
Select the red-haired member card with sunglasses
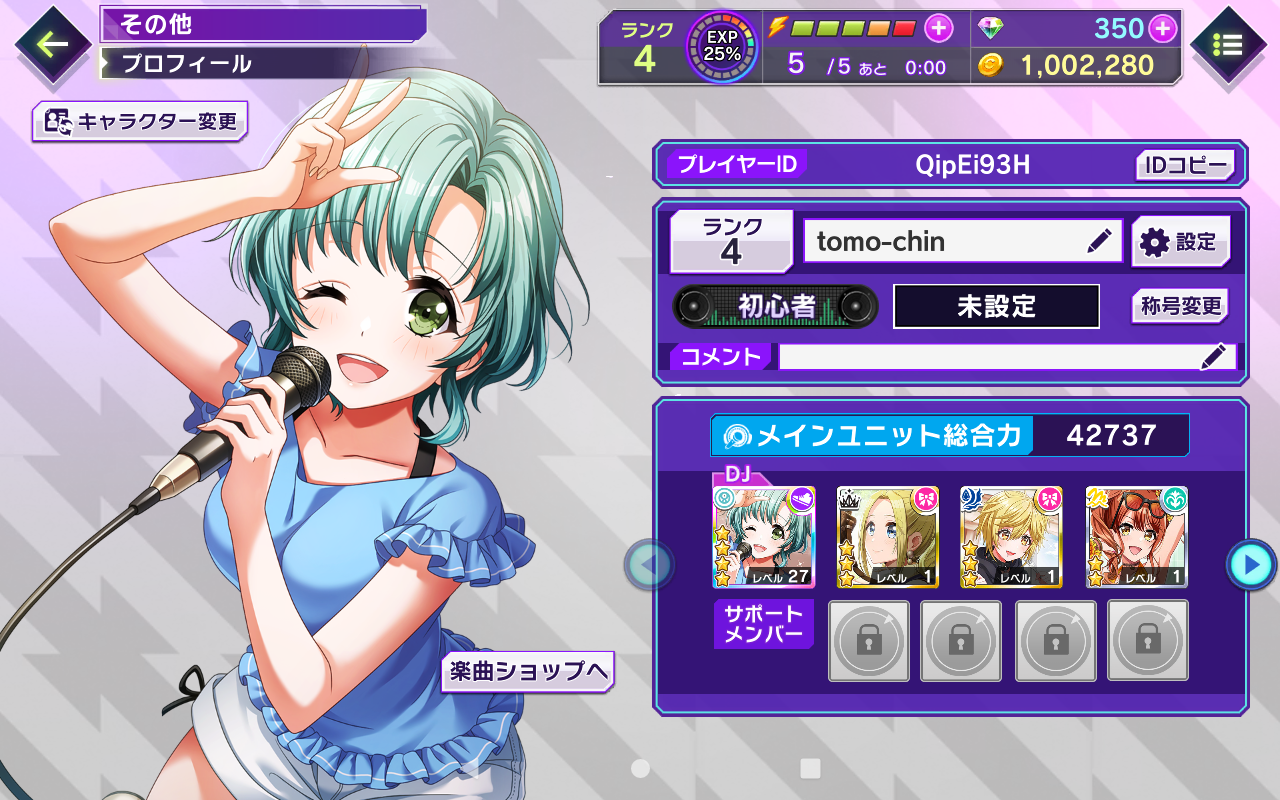(x=1136, y=537)
